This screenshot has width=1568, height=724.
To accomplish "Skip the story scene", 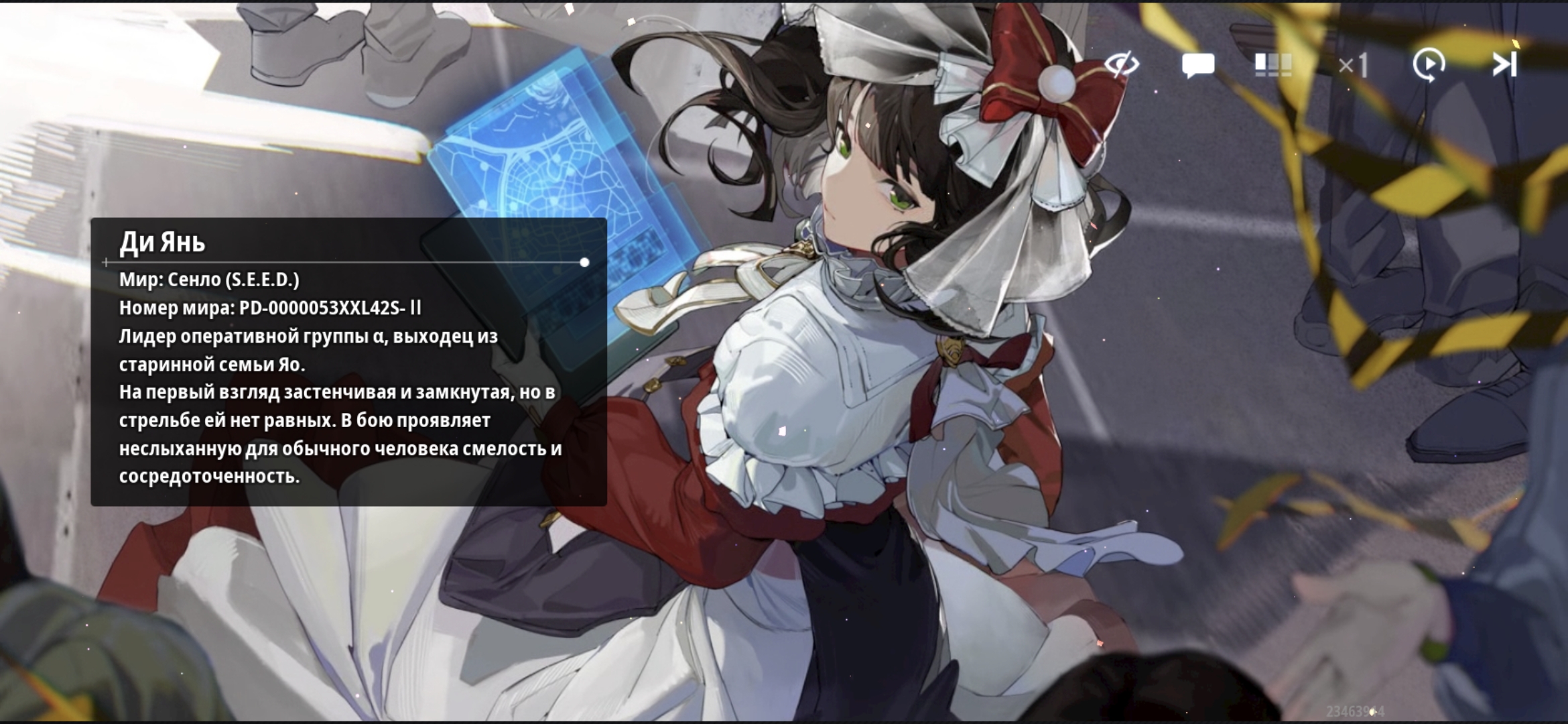I will coord(1504,65).
